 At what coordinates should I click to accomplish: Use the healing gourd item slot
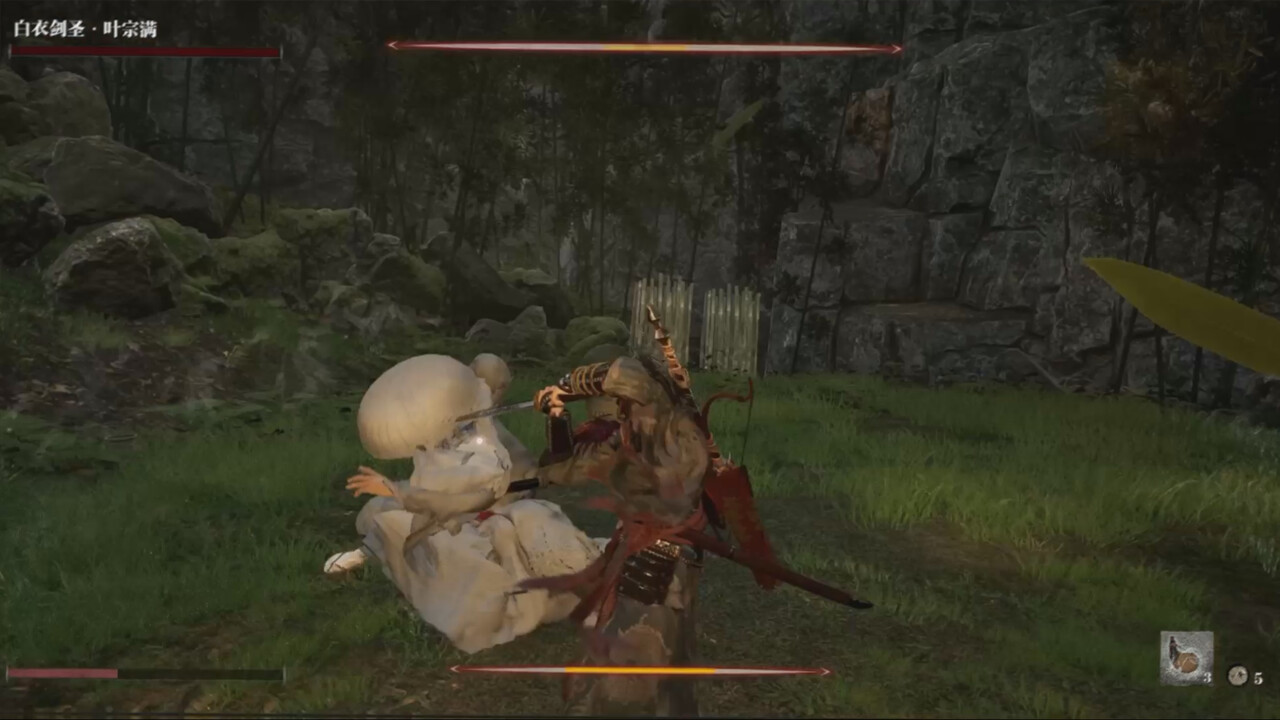tap(1186, 658)
